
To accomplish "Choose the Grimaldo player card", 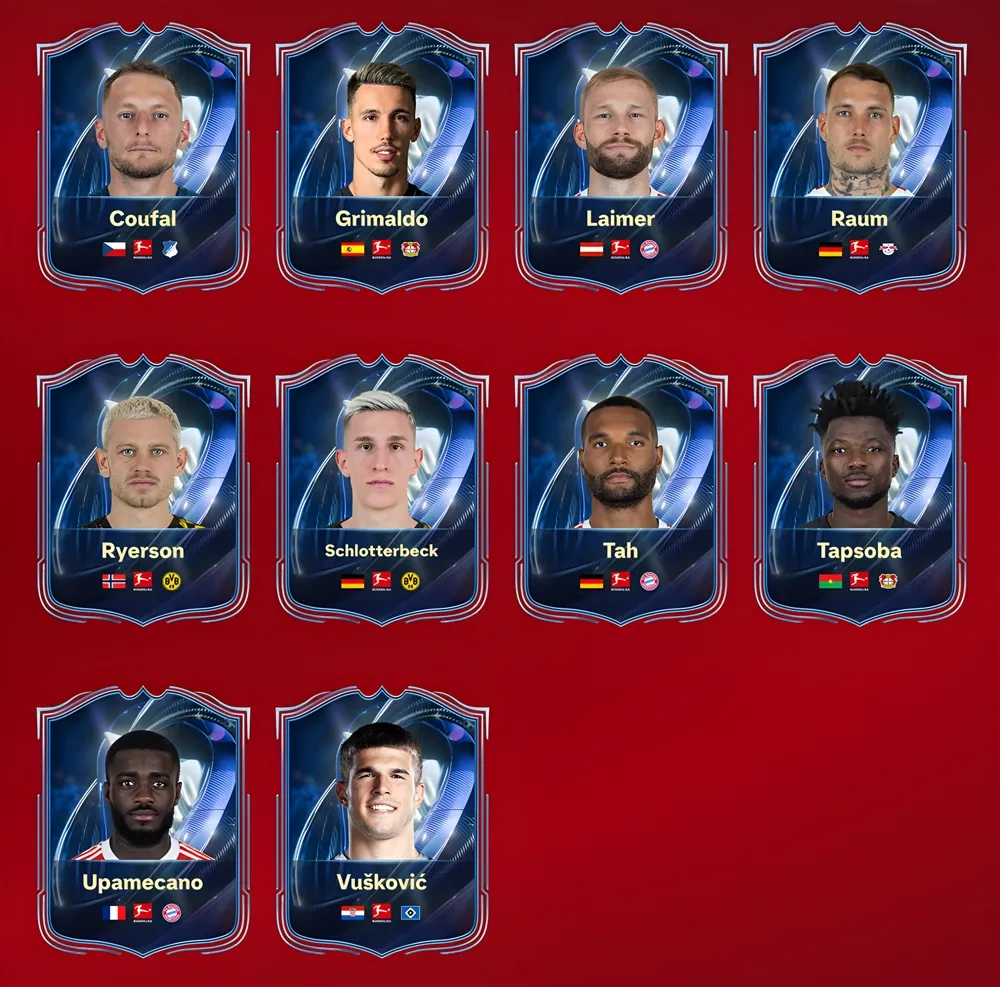I will point(382,158).
